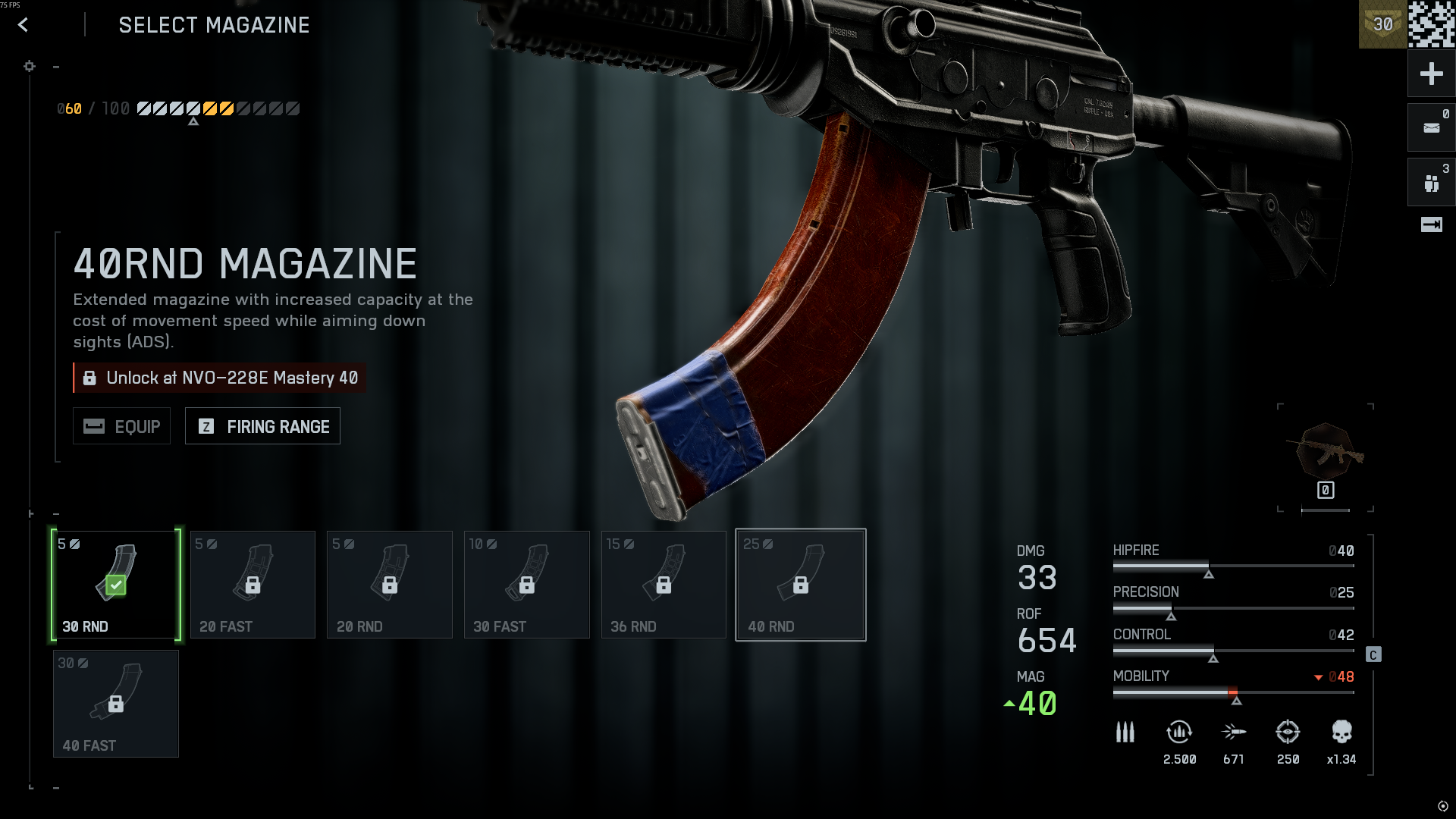This screenshot has height=819, width=1456.
Task: Select the 20 RND magazine slot
Action: click(x=390, y=585)
